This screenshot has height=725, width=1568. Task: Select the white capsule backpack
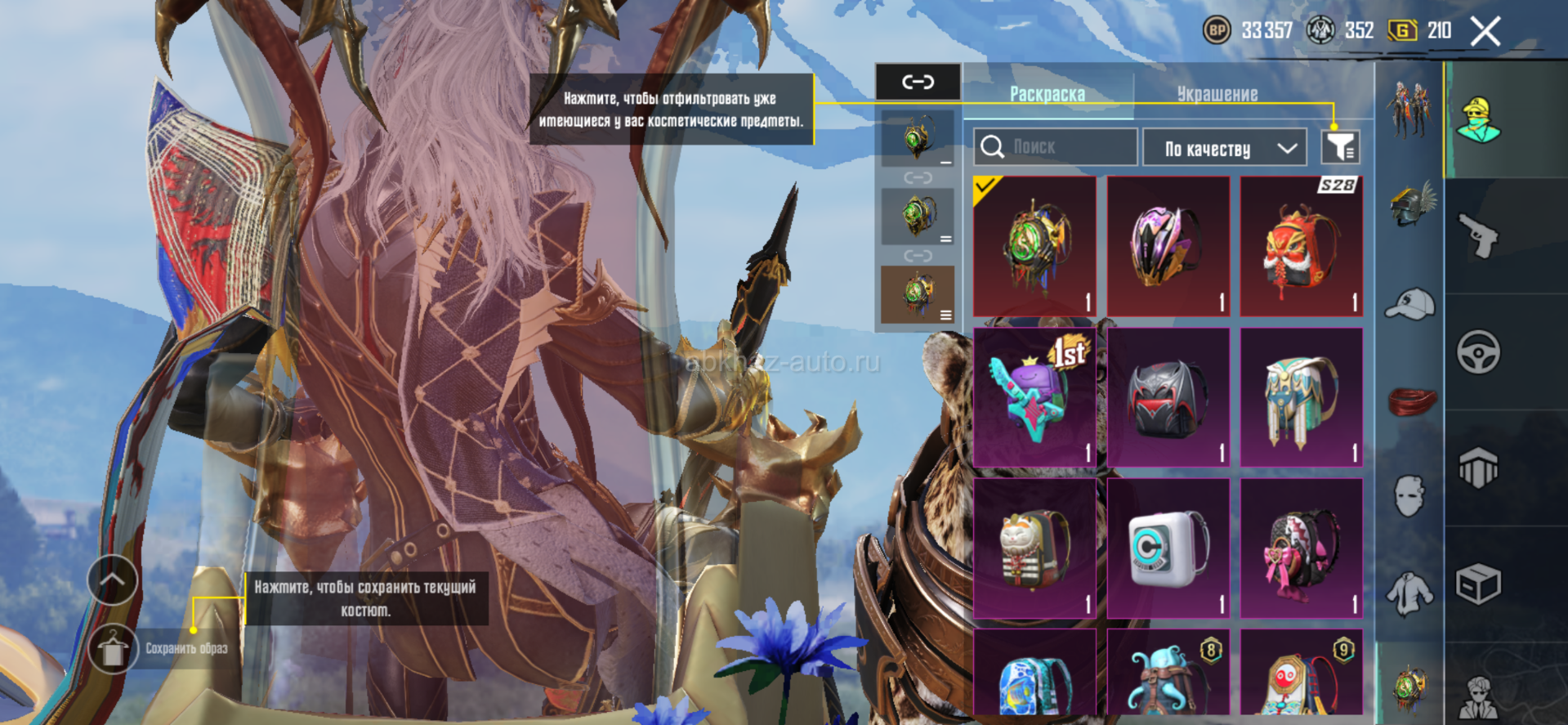1168,548
